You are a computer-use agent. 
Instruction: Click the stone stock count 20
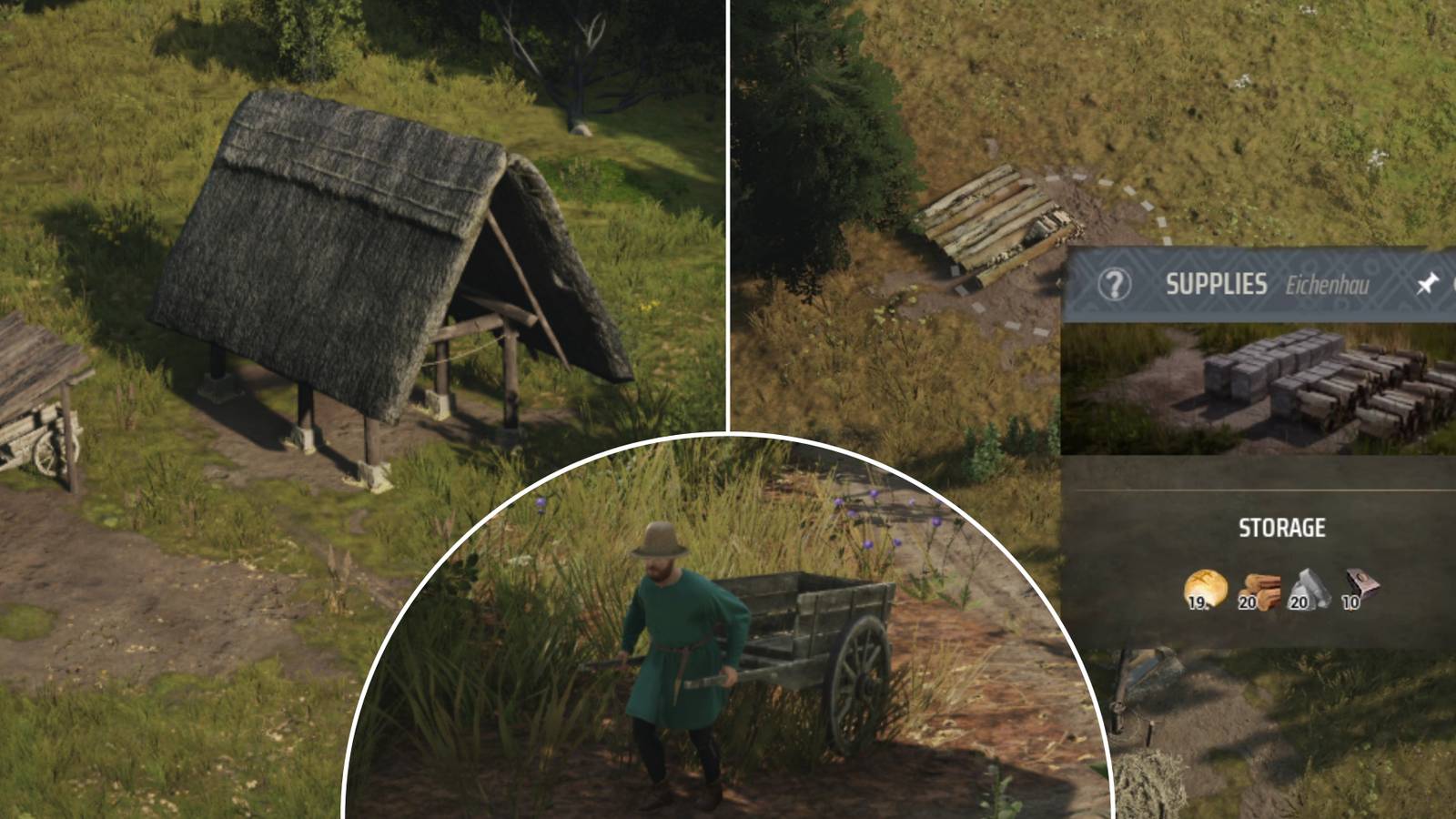(1299, 602)
